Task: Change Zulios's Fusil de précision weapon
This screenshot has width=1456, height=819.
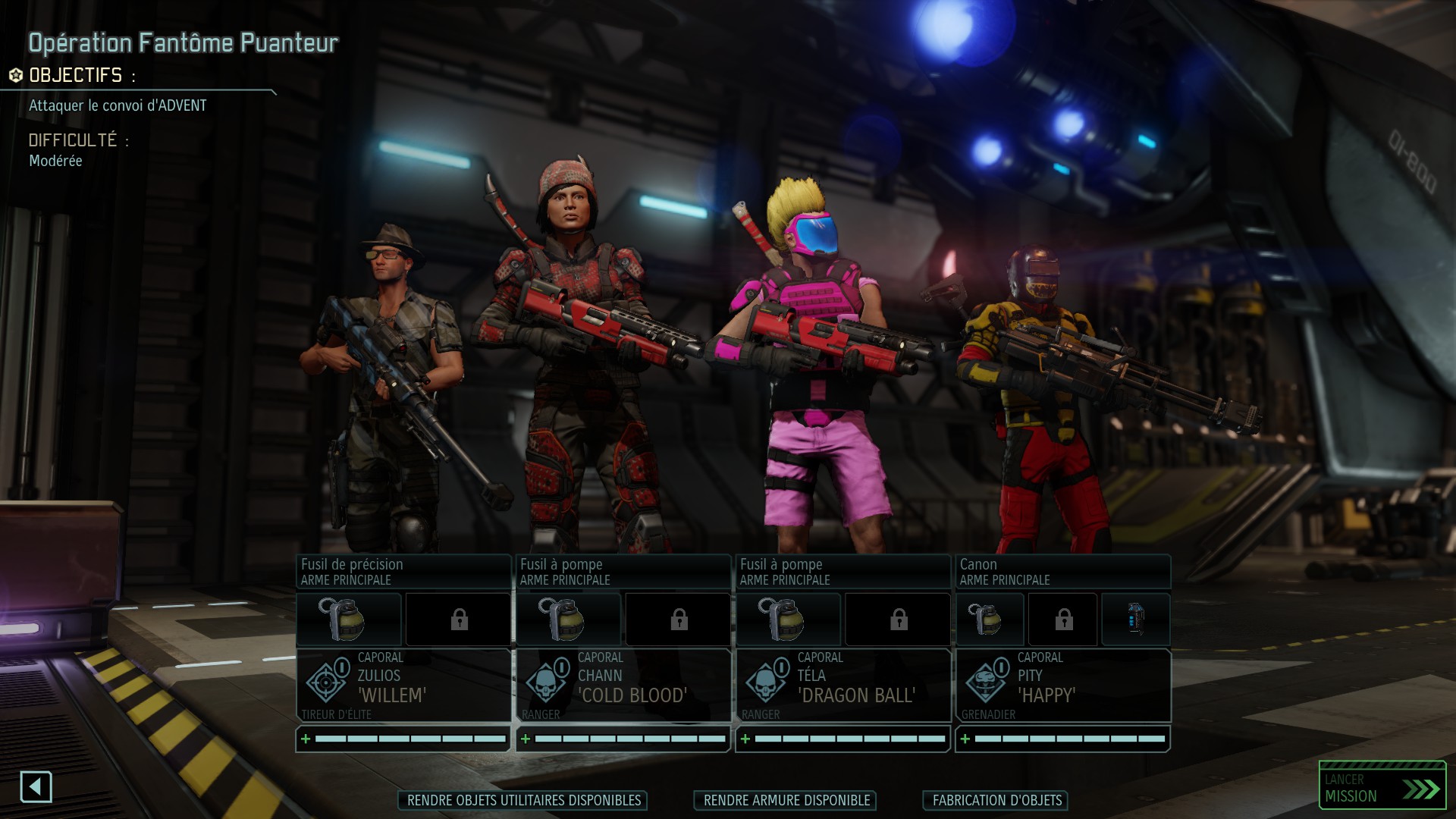Action: point(403,572)
